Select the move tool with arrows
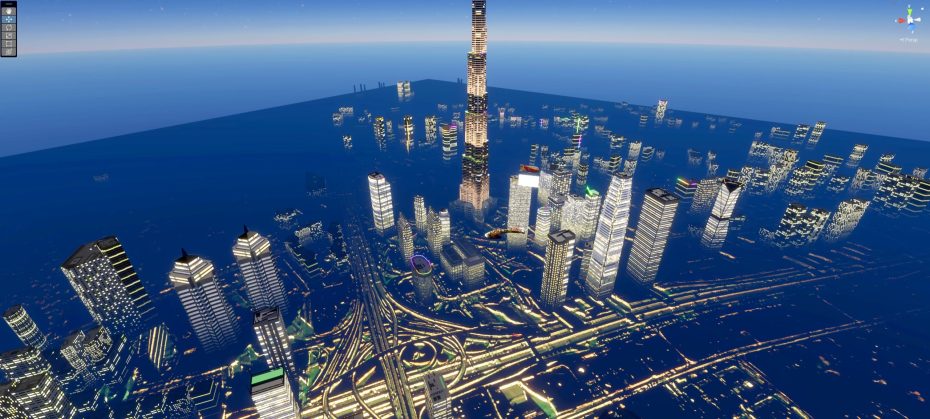This screenshot has width=930, height=419. tap(8, 19)
